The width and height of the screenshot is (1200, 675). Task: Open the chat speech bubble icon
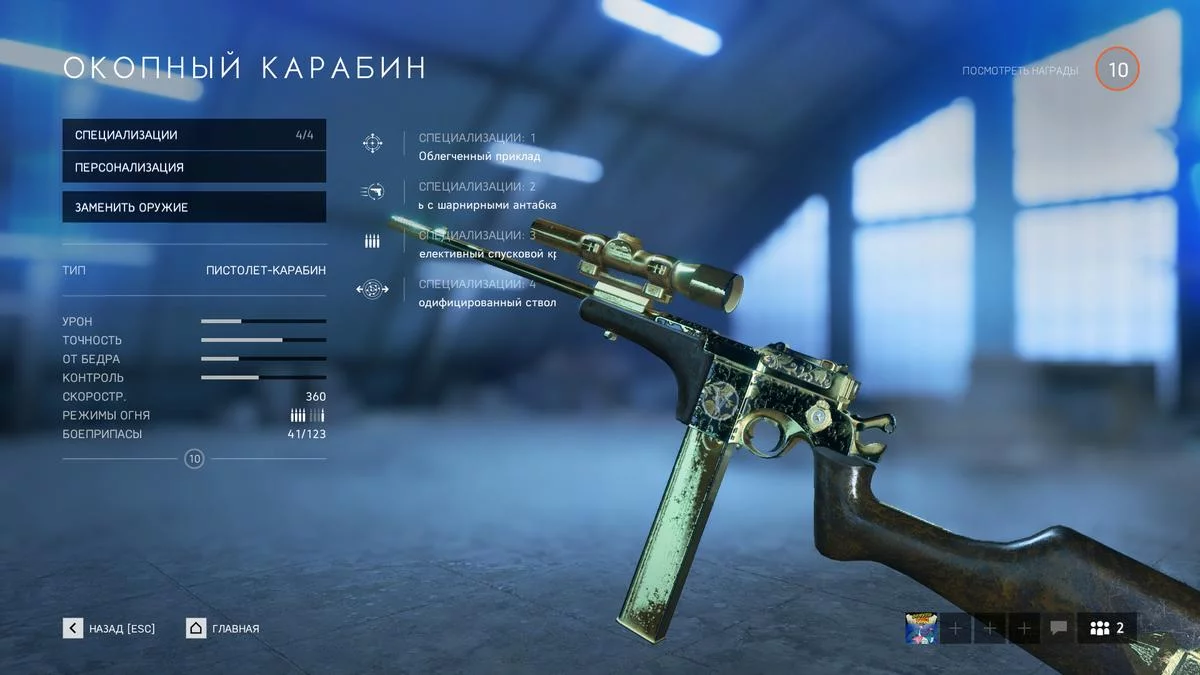click(1058, 628)
